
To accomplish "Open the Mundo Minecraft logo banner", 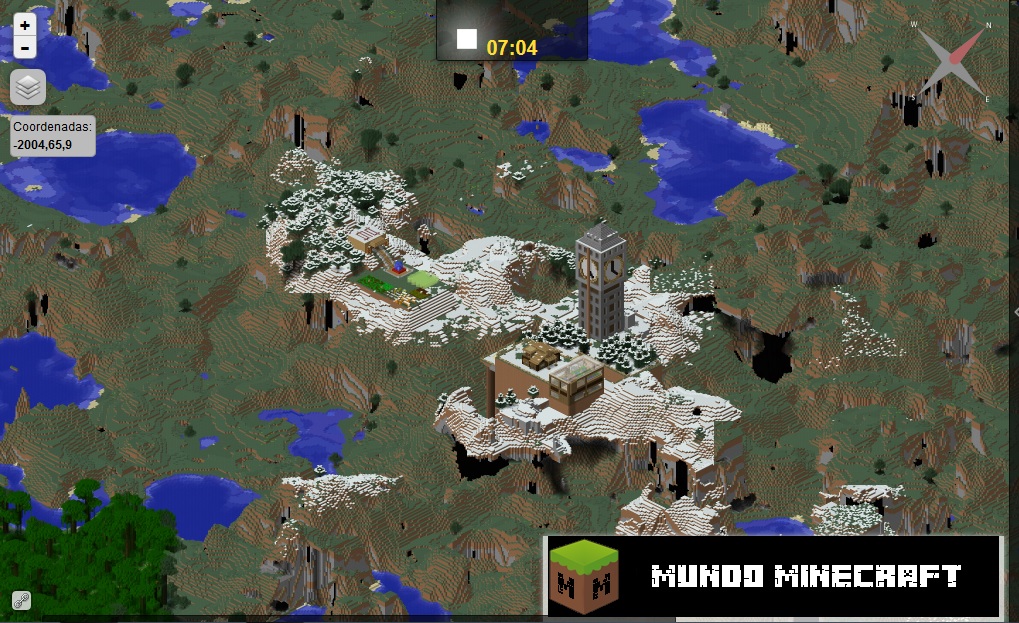I will (x=773, y=576).
